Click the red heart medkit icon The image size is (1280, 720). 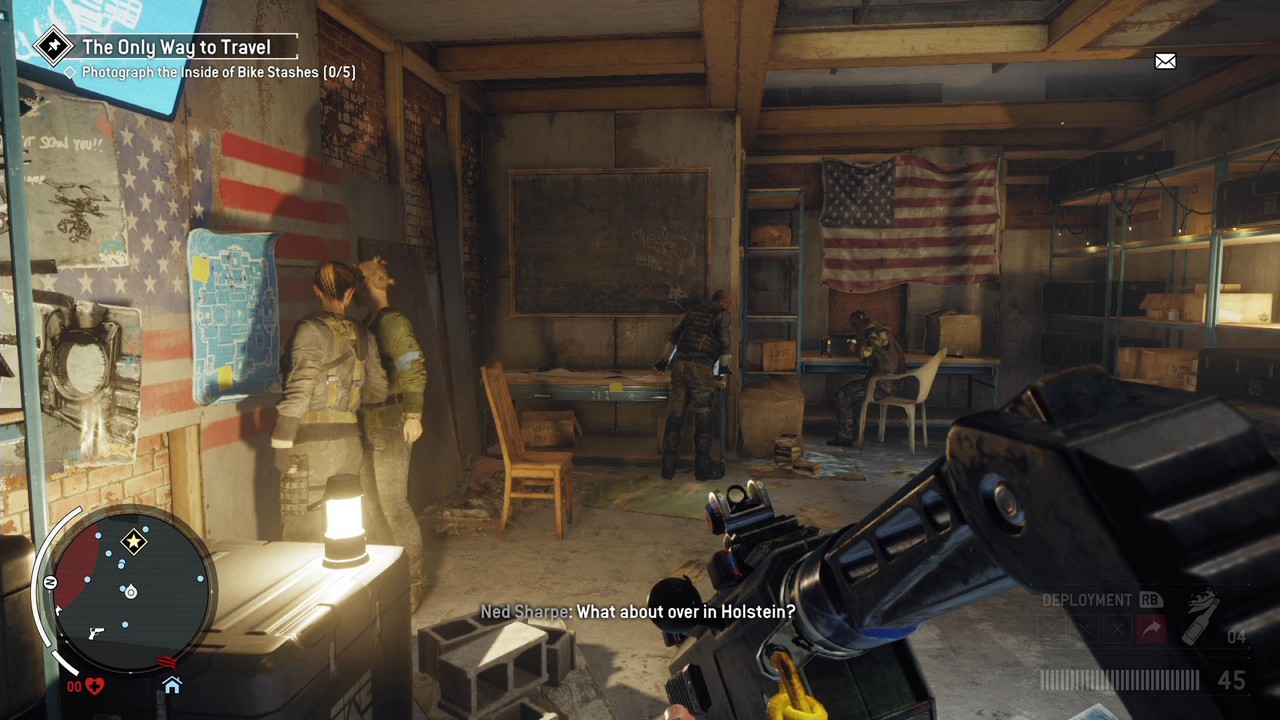click(94, 686)
